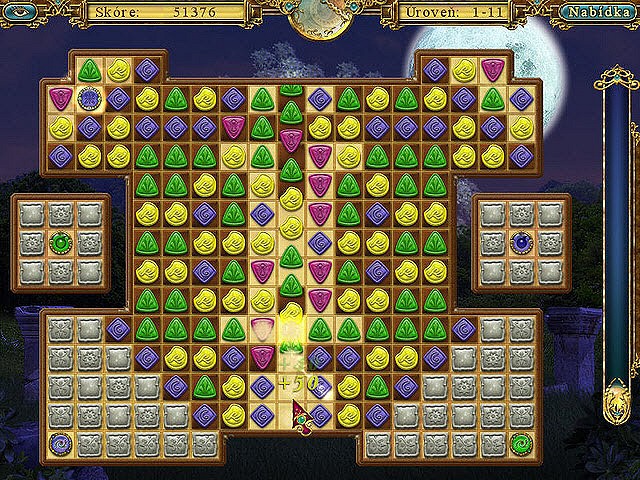Select the blue spiral orb among stone blocks

(61, 441)
